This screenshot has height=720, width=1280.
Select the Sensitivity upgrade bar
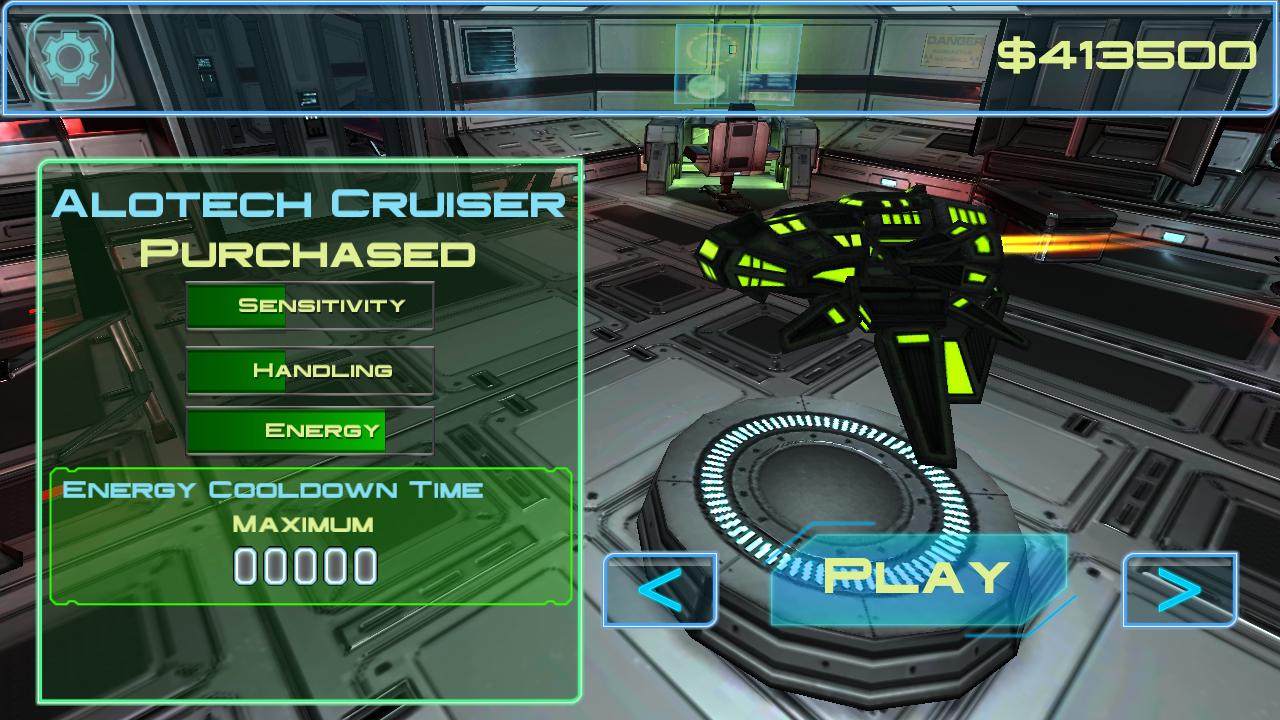coord(310,306)
